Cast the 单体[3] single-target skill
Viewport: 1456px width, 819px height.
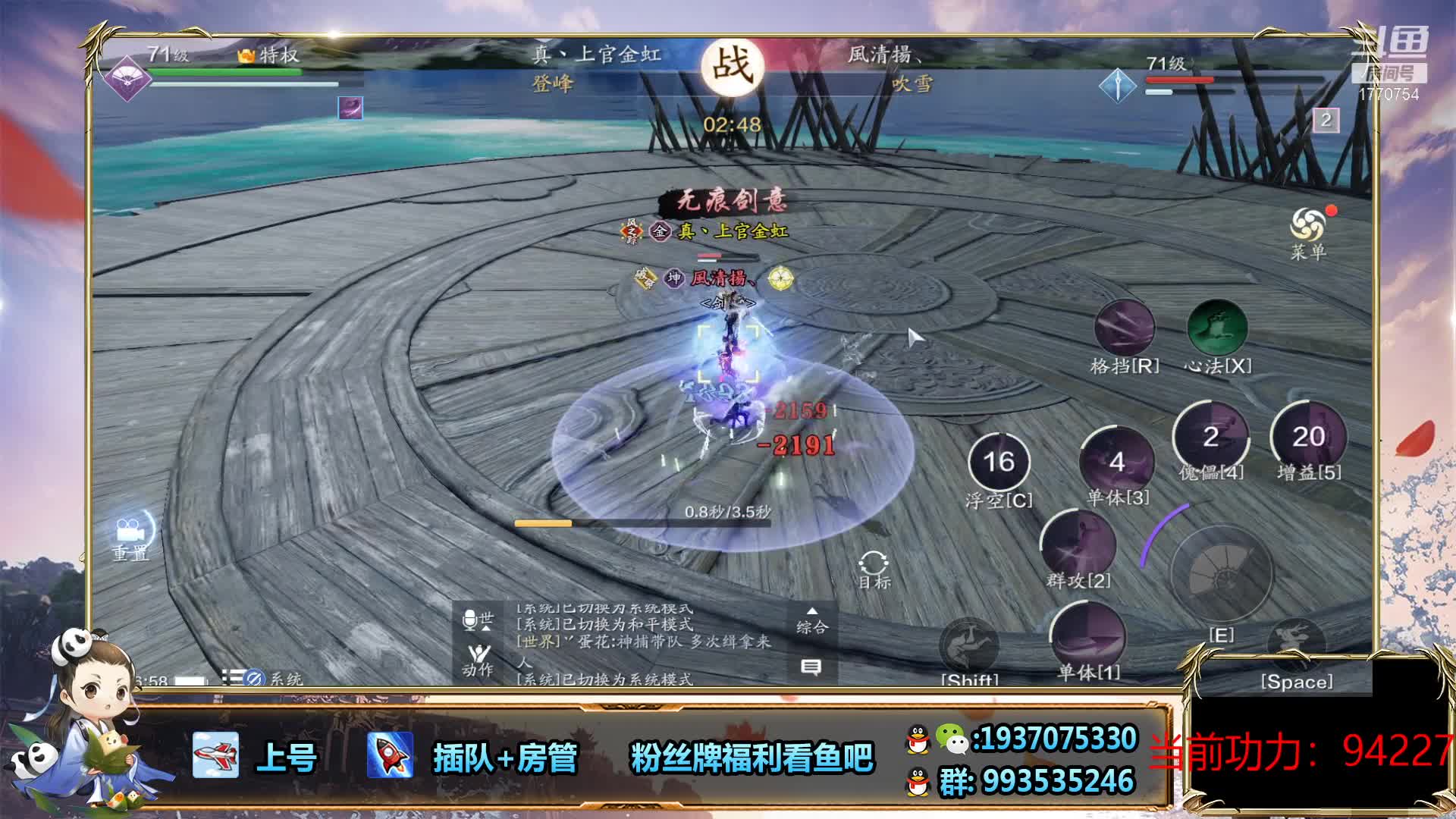[x=1116, y=460]
